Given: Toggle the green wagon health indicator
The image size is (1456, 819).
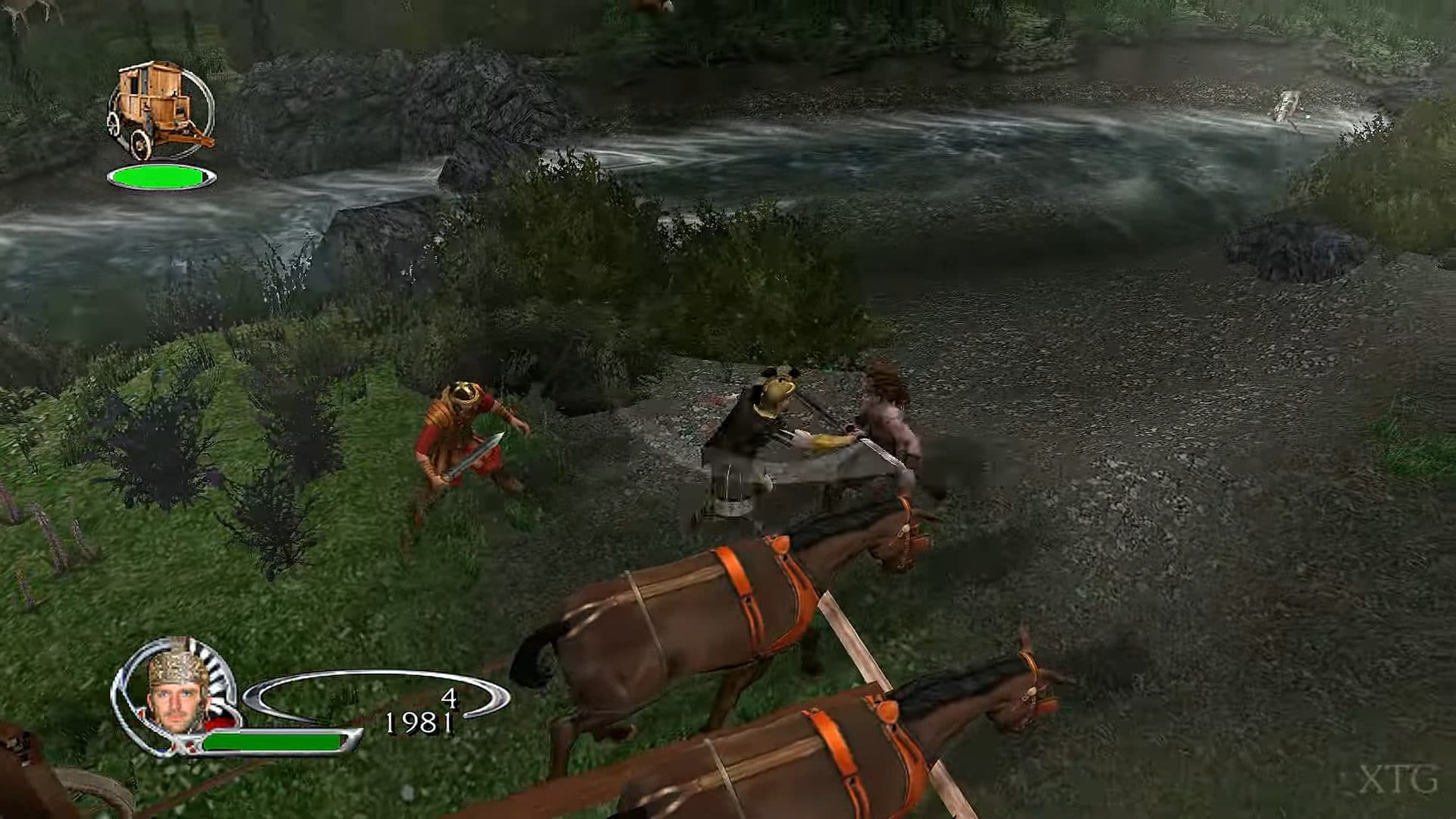Looking at the screenshot, I should tap(162, 176).
